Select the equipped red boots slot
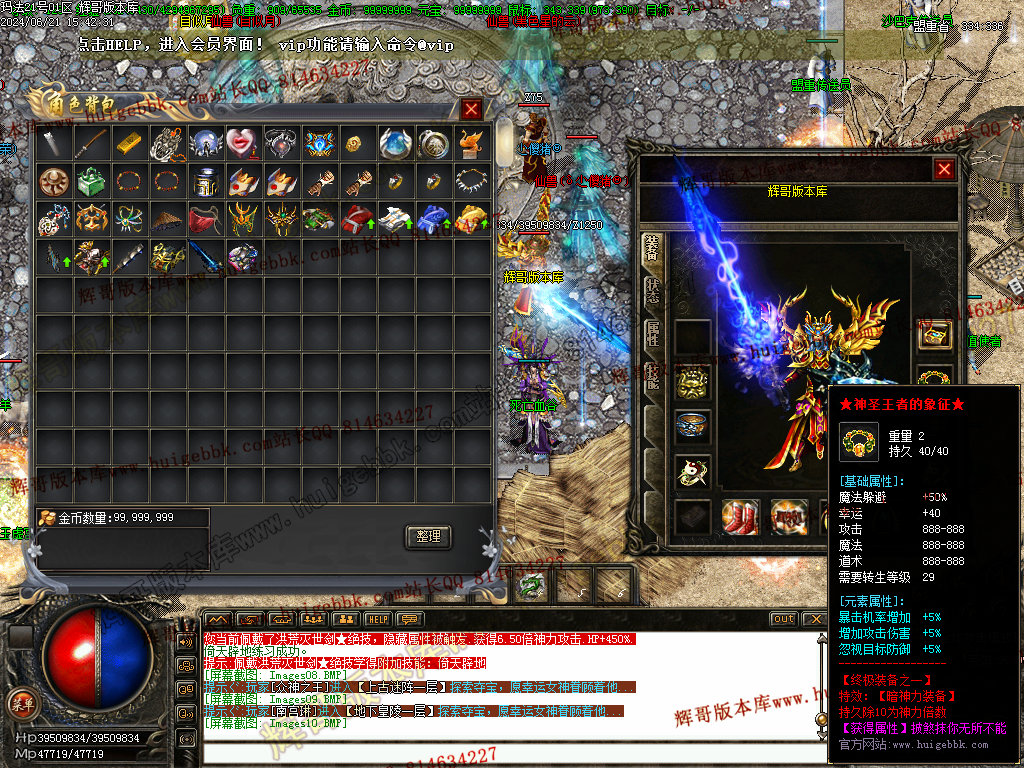This screenshot has width=1024, height=768. (x=741, y=516)
